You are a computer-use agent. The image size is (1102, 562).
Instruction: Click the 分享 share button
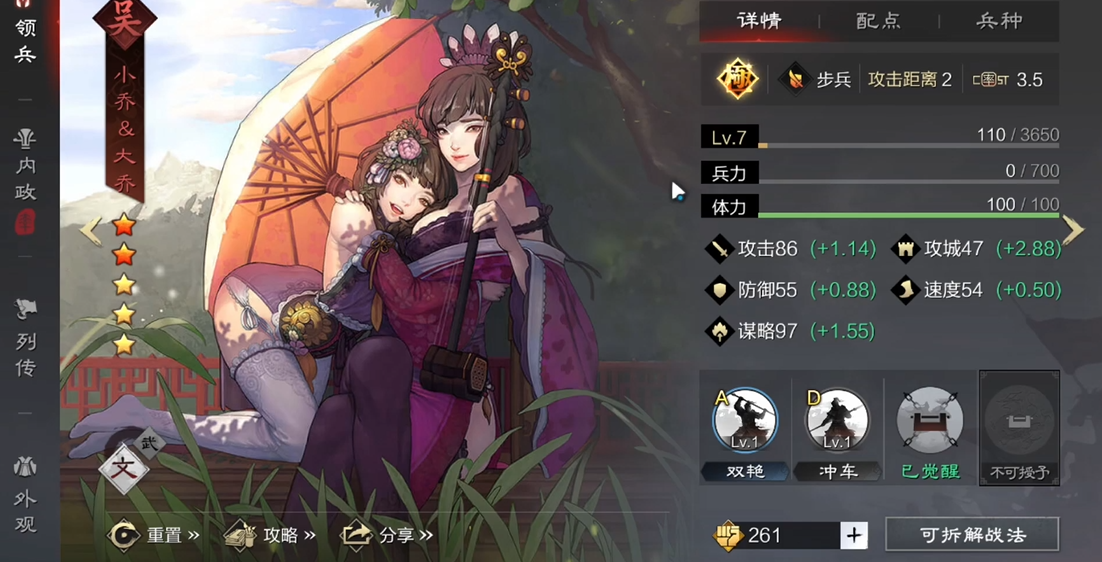click(387, 535)
